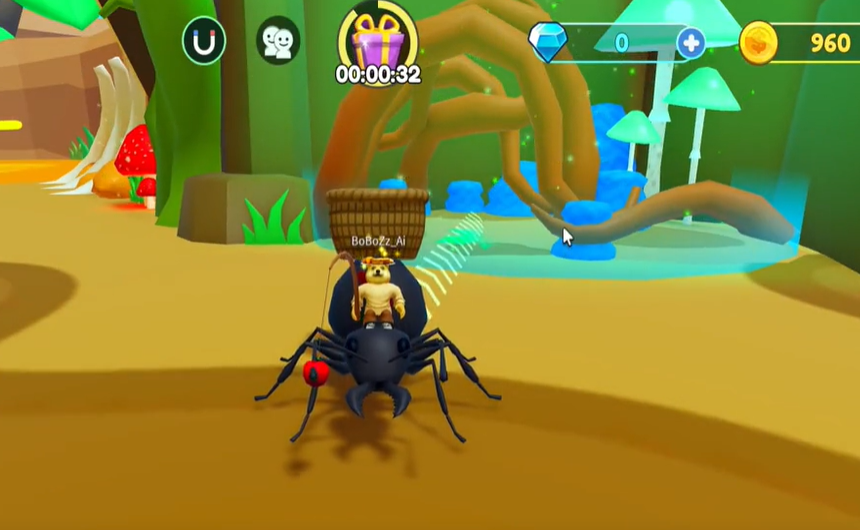Open the friends invite icon

(278, 41)
